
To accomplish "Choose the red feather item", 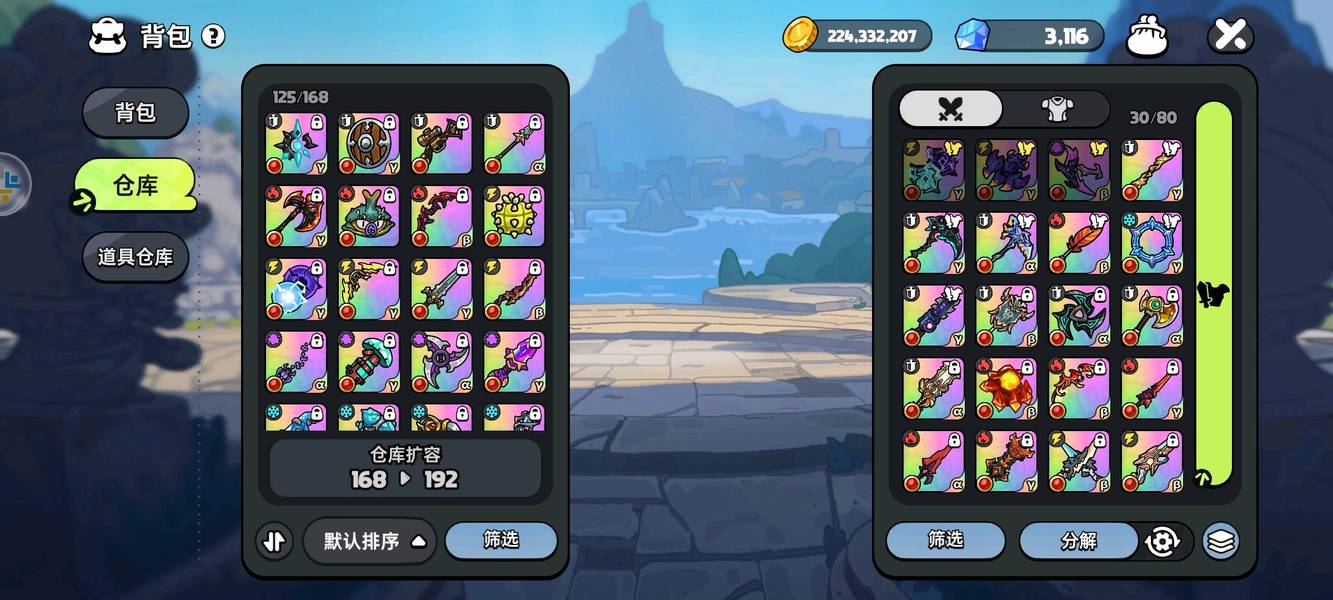I will (x=1079, y=243).
